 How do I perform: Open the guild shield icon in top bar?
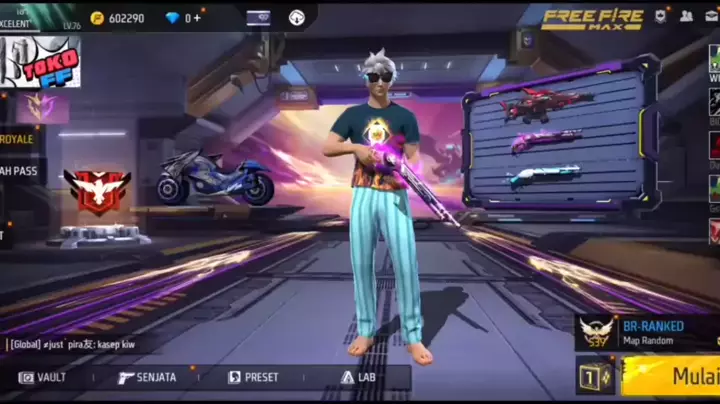pos(660,17)
